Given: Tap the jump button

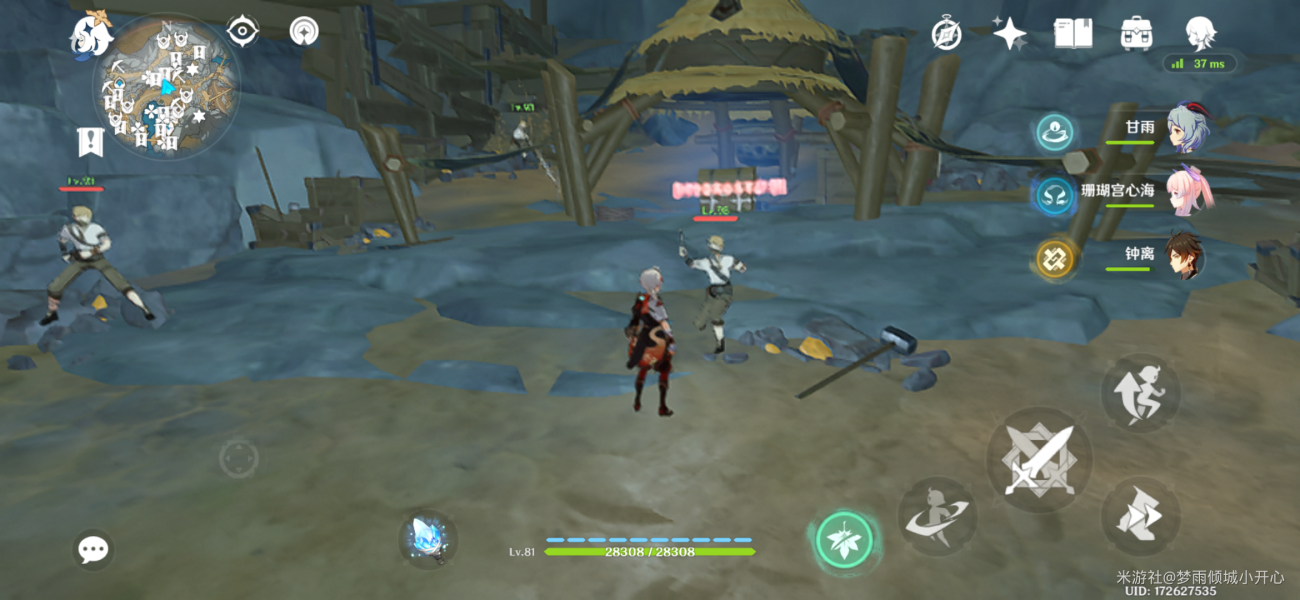Looking at the screenshot, I should click(1141, 394).
